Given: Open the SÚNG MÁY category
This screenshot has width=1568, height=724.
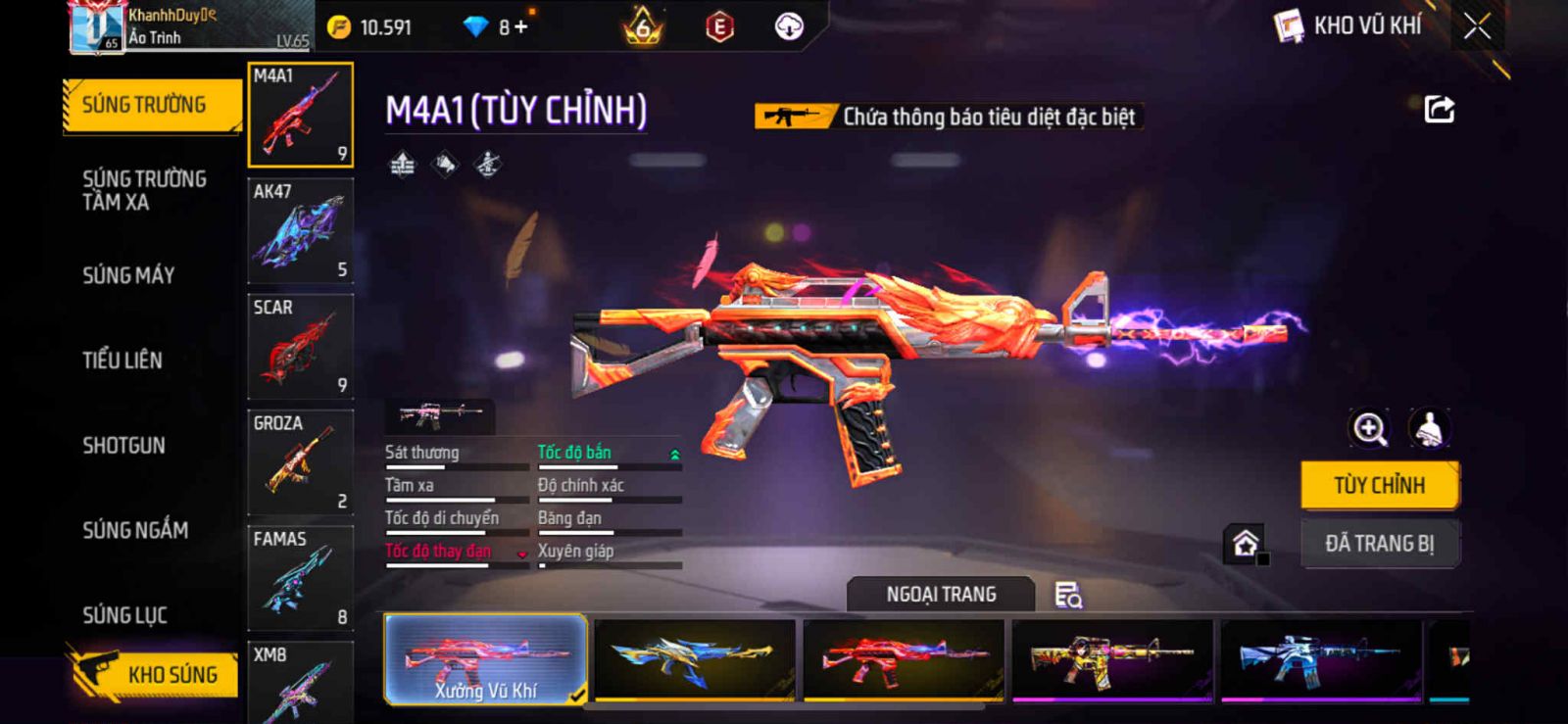Looking at the screenshot, I should (x=128, y=275).
